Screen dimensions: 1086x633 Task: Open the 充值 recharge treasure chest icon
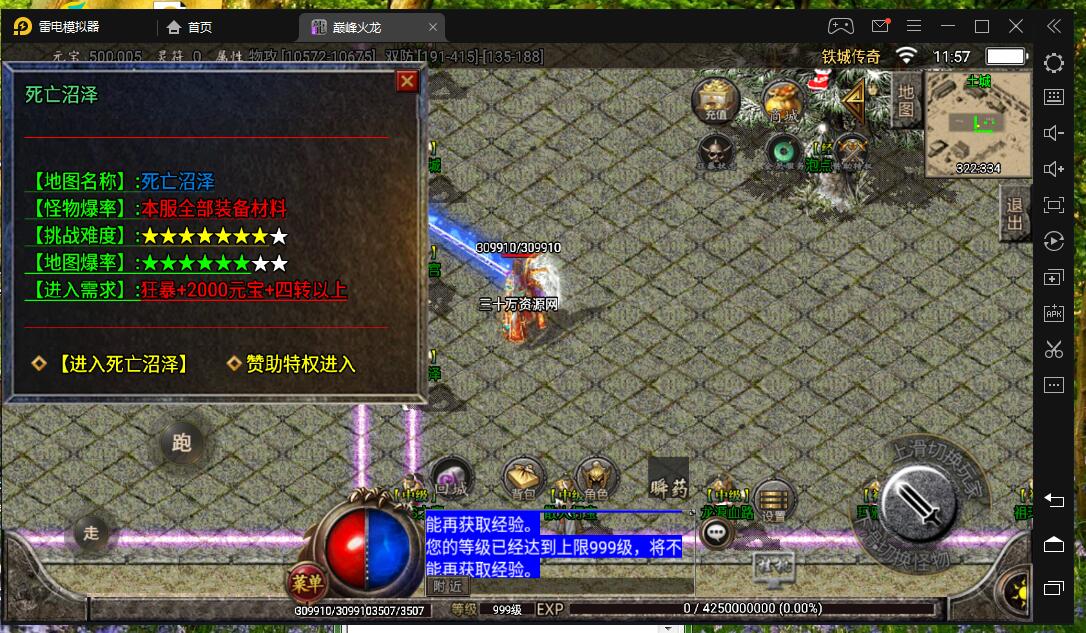click(x=716, y=100)
